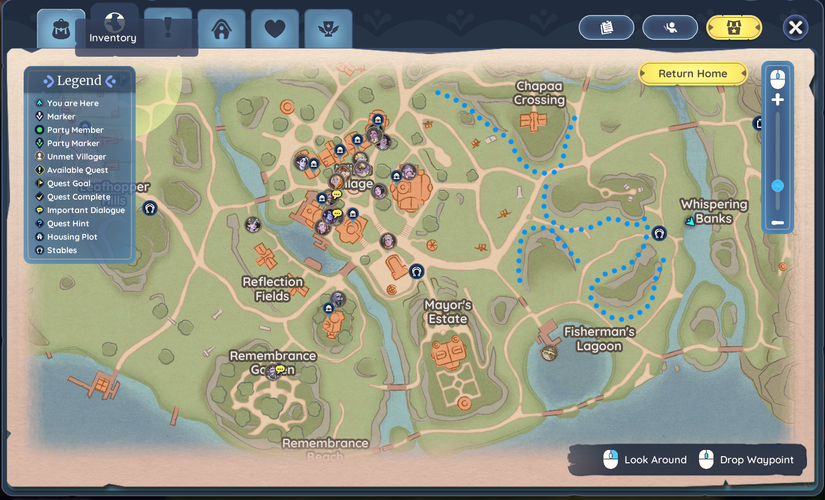Click the Stables marker near Leafhopper Hills

tap(149, 209)
